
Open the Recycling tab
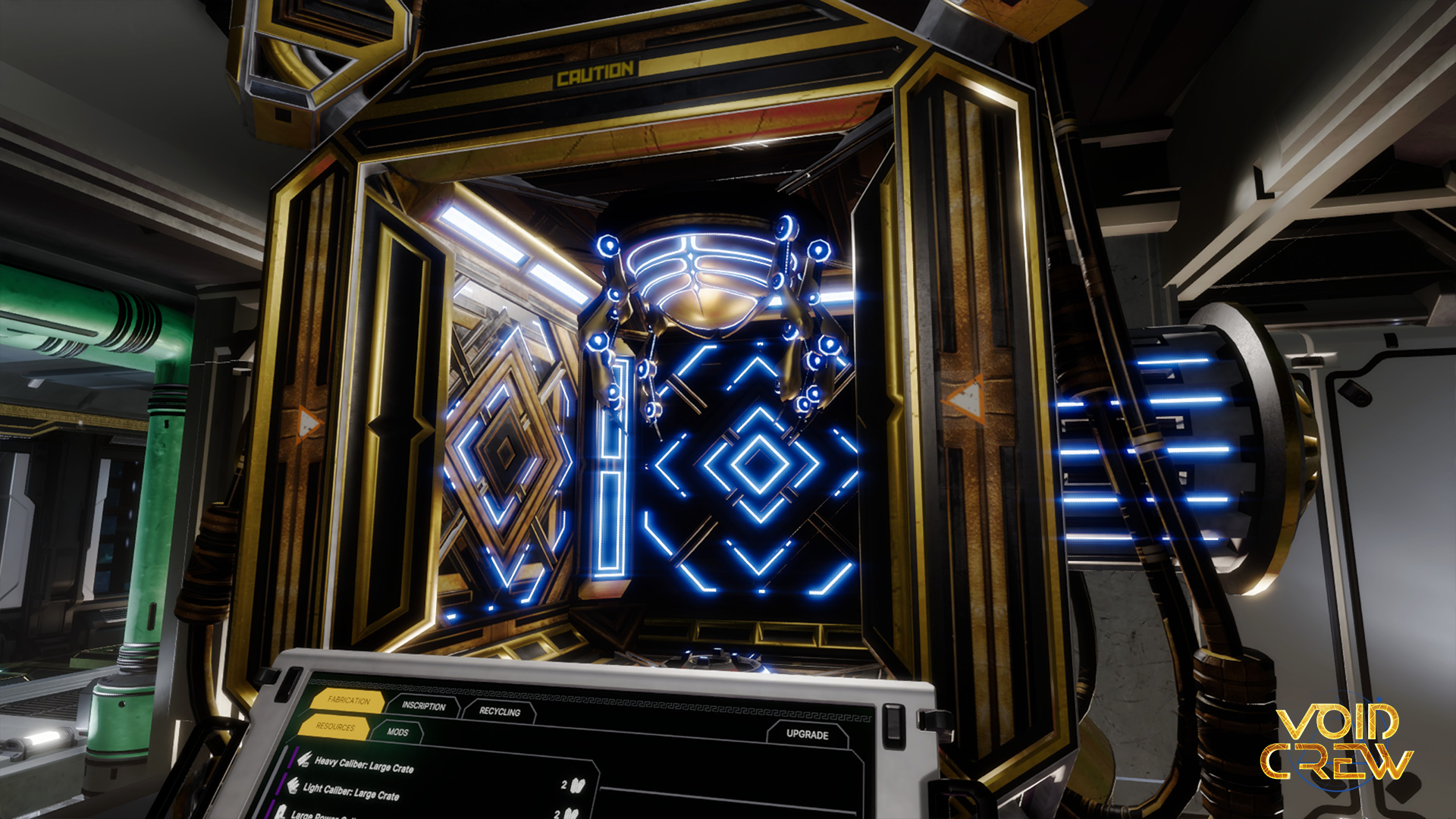point(500,711)
